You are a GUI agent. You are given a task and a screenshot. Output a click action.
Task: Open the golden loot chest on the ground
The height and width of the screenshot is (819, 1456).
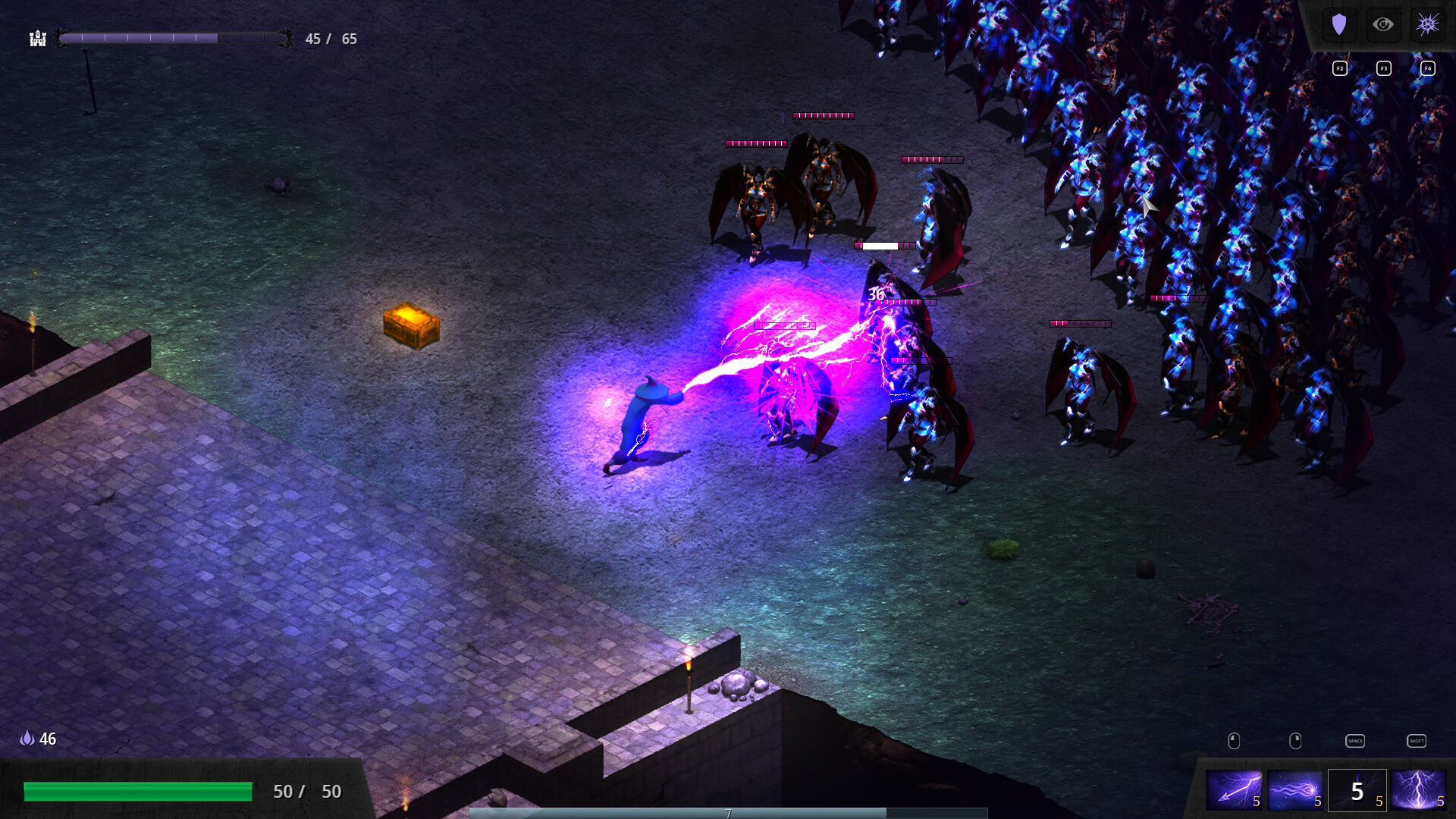click(x=411, y=325)
